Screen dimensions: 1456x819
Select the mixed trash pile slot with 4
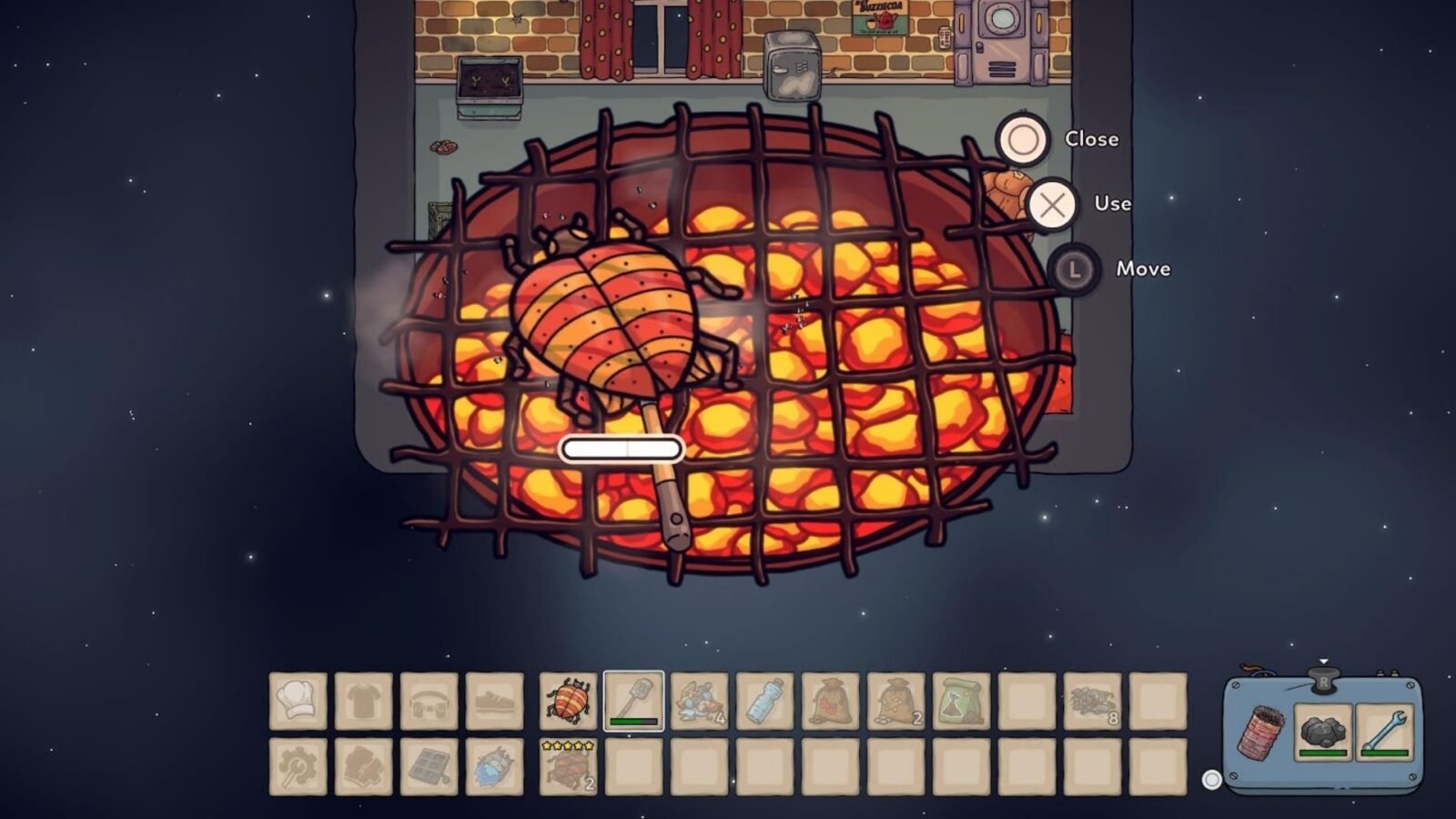[x=700, y=702]
